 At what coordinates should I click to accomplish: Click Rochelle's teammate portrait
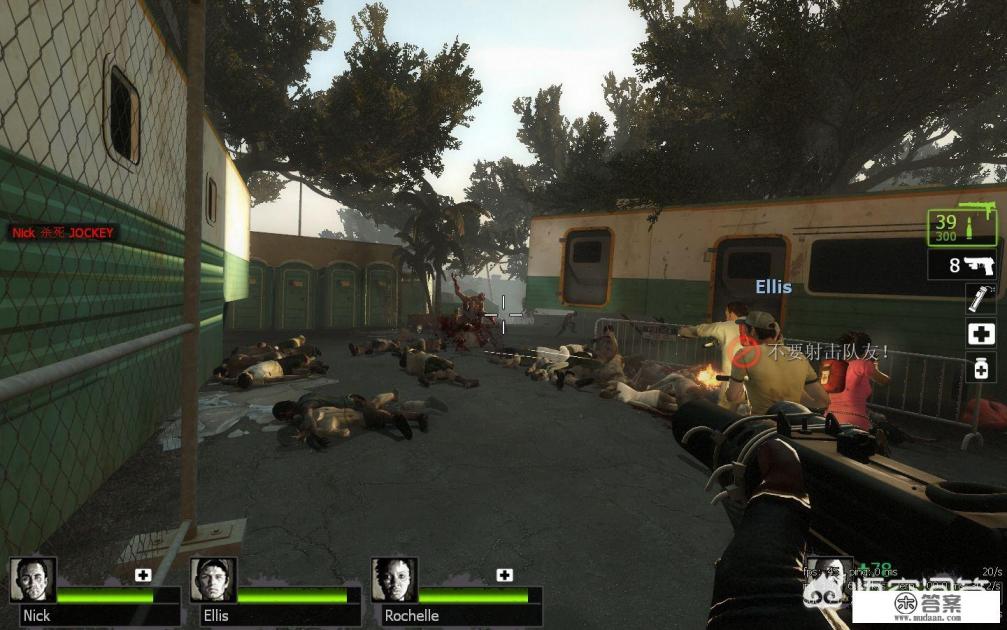394,580
